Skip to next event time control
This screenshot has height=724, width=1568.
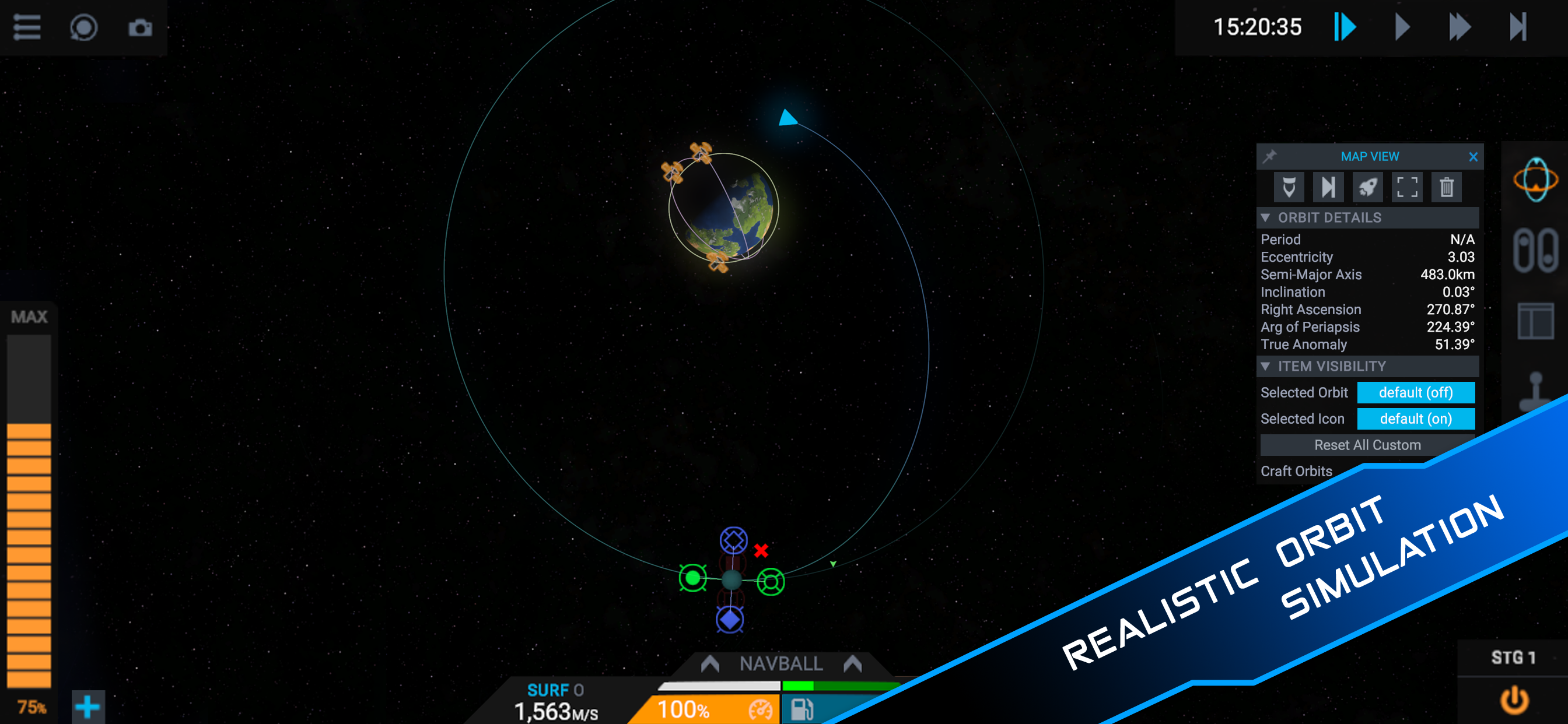point(1517,27)
